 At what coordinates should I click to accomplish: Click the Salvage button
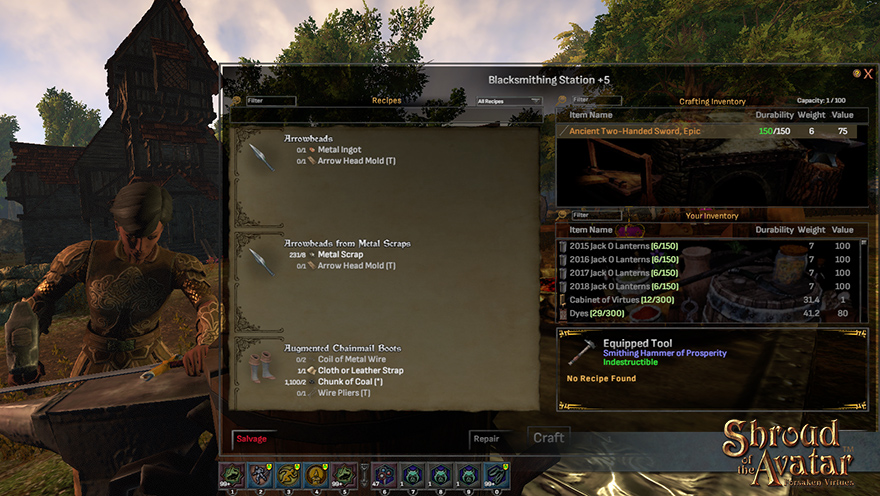point(252,439)
